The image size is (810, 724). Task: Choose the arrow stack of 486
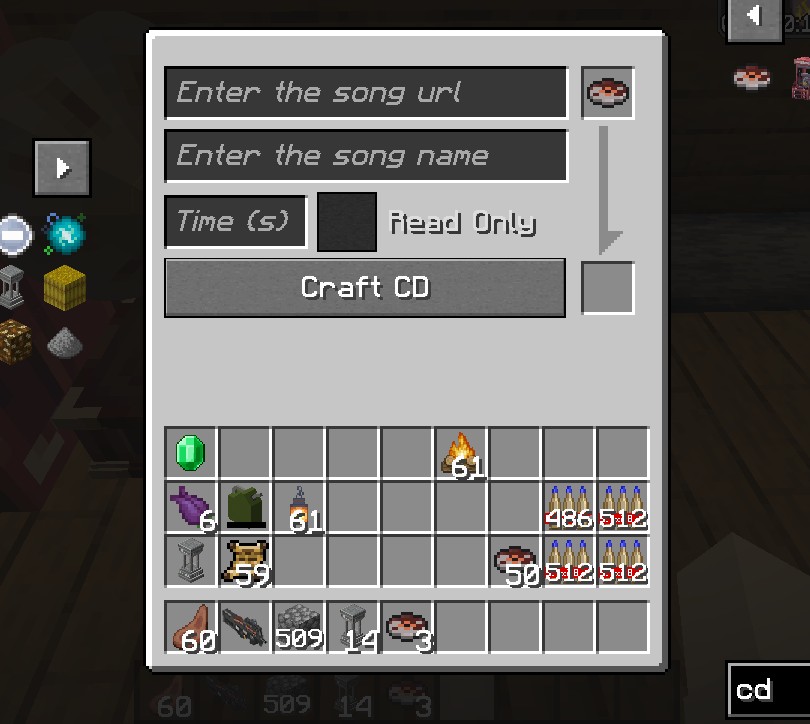point(569,507)
